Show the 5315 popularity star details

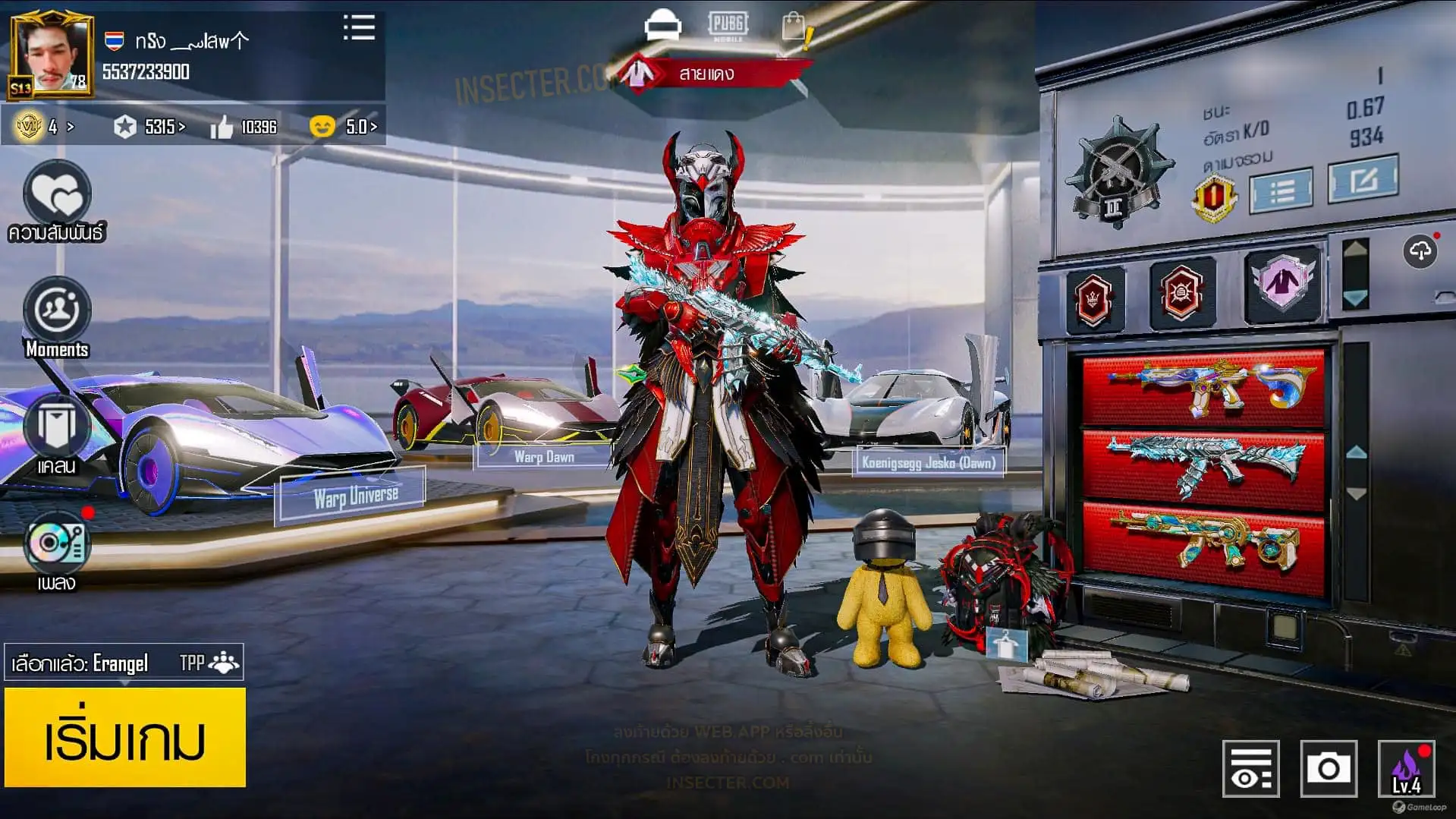[149, 127]
